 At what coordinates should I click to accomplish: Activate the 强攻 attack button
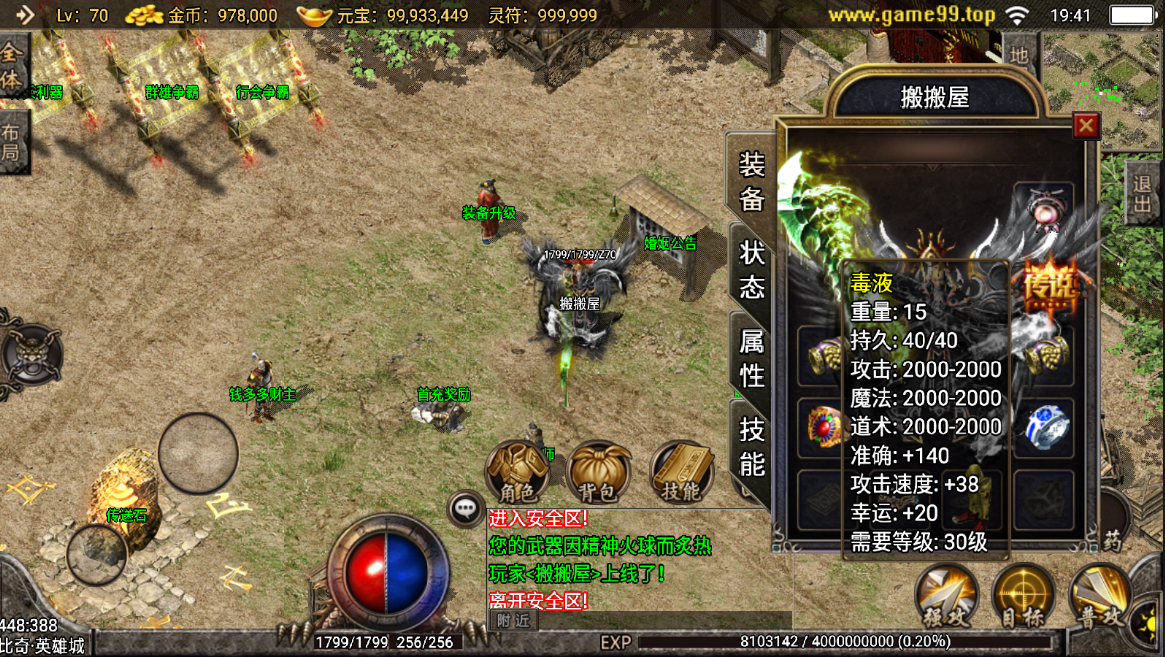[x=946, y=597]
